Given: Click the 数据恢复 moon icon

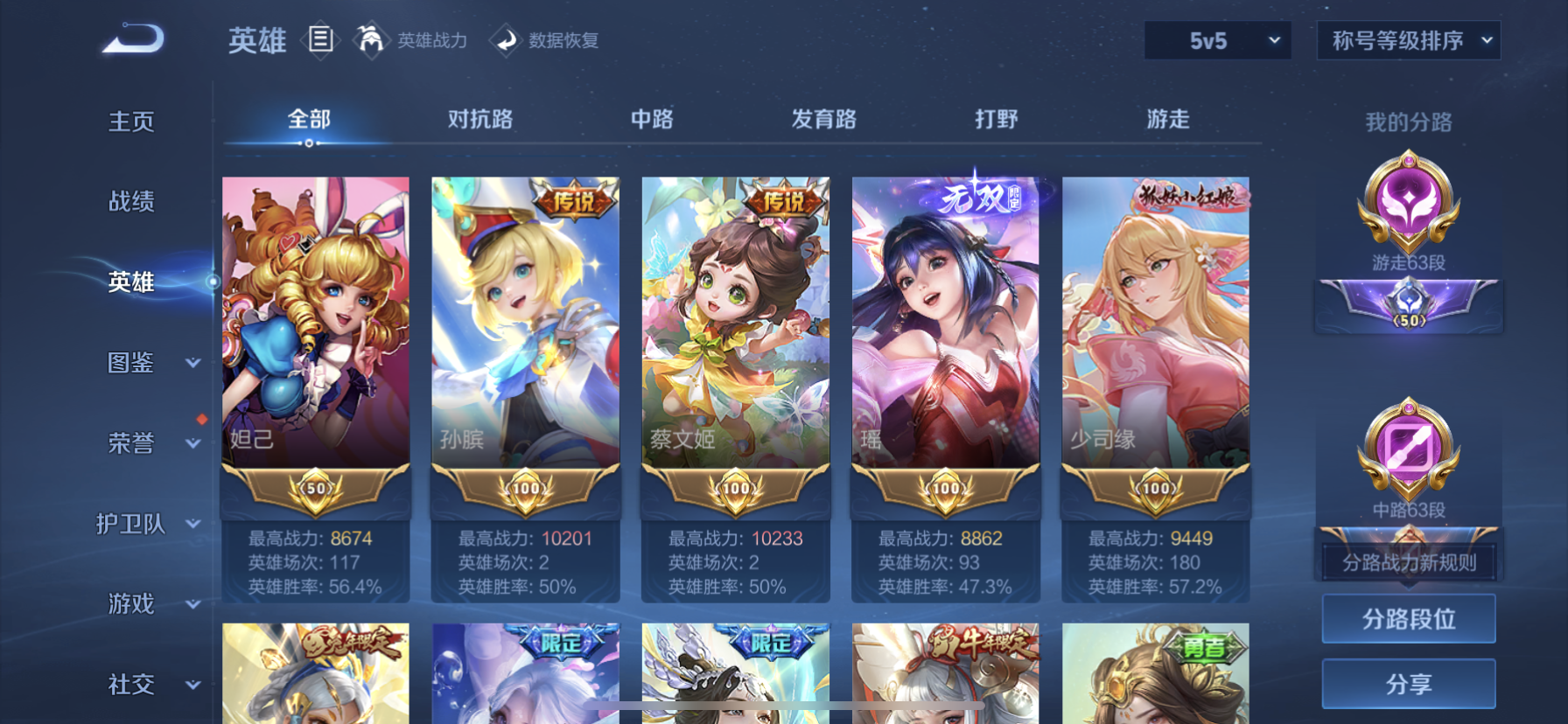Looking at the screenshot, I should tap(506, 40).
